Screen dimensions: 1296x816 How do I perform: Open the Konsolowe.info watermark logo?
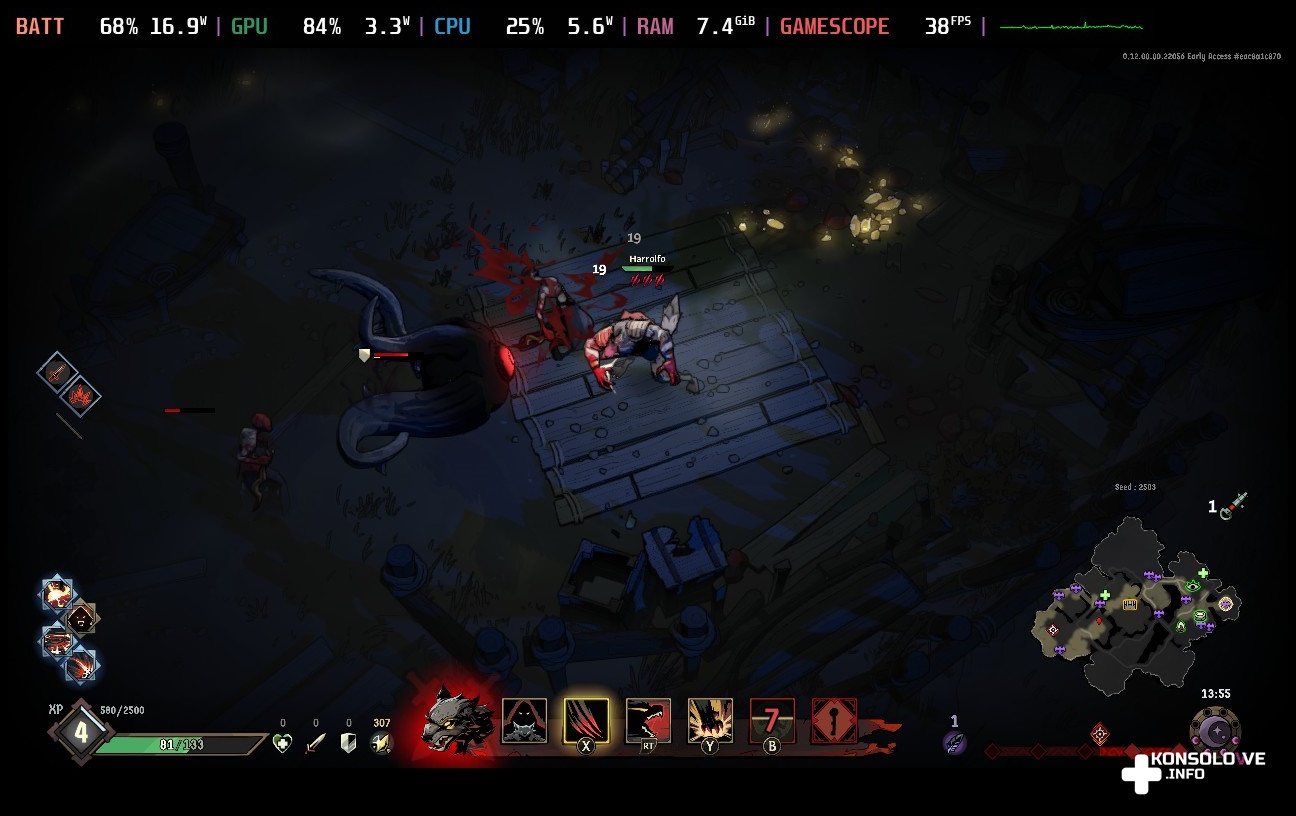[x=1190, y=768]
